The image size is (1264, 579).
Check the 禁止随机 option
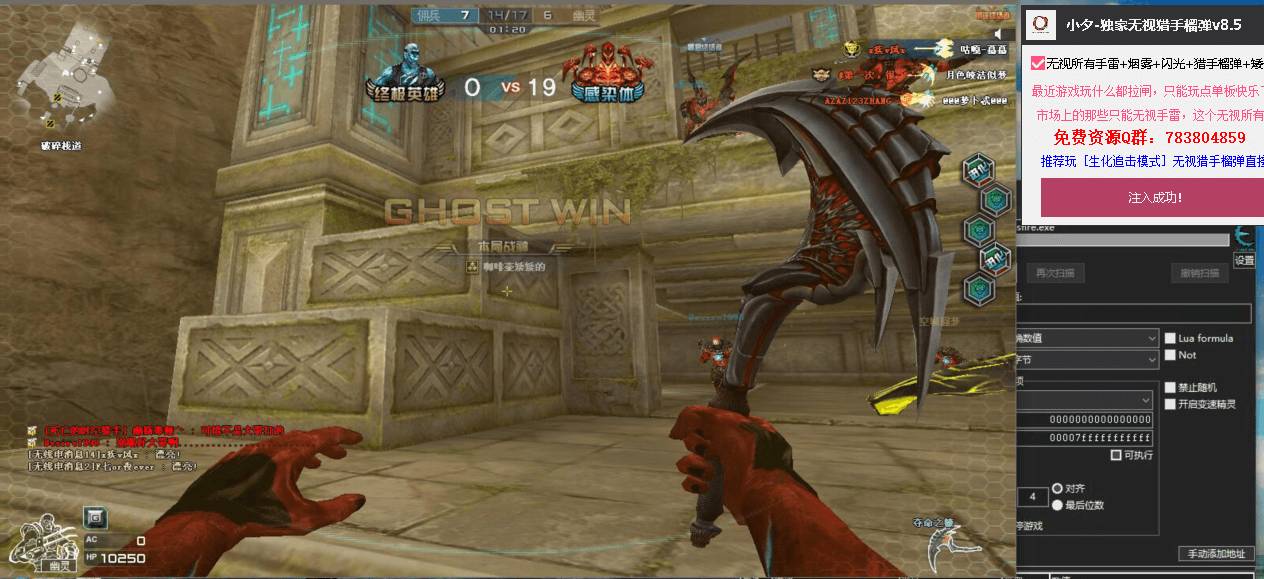(x=1170, y=387)
